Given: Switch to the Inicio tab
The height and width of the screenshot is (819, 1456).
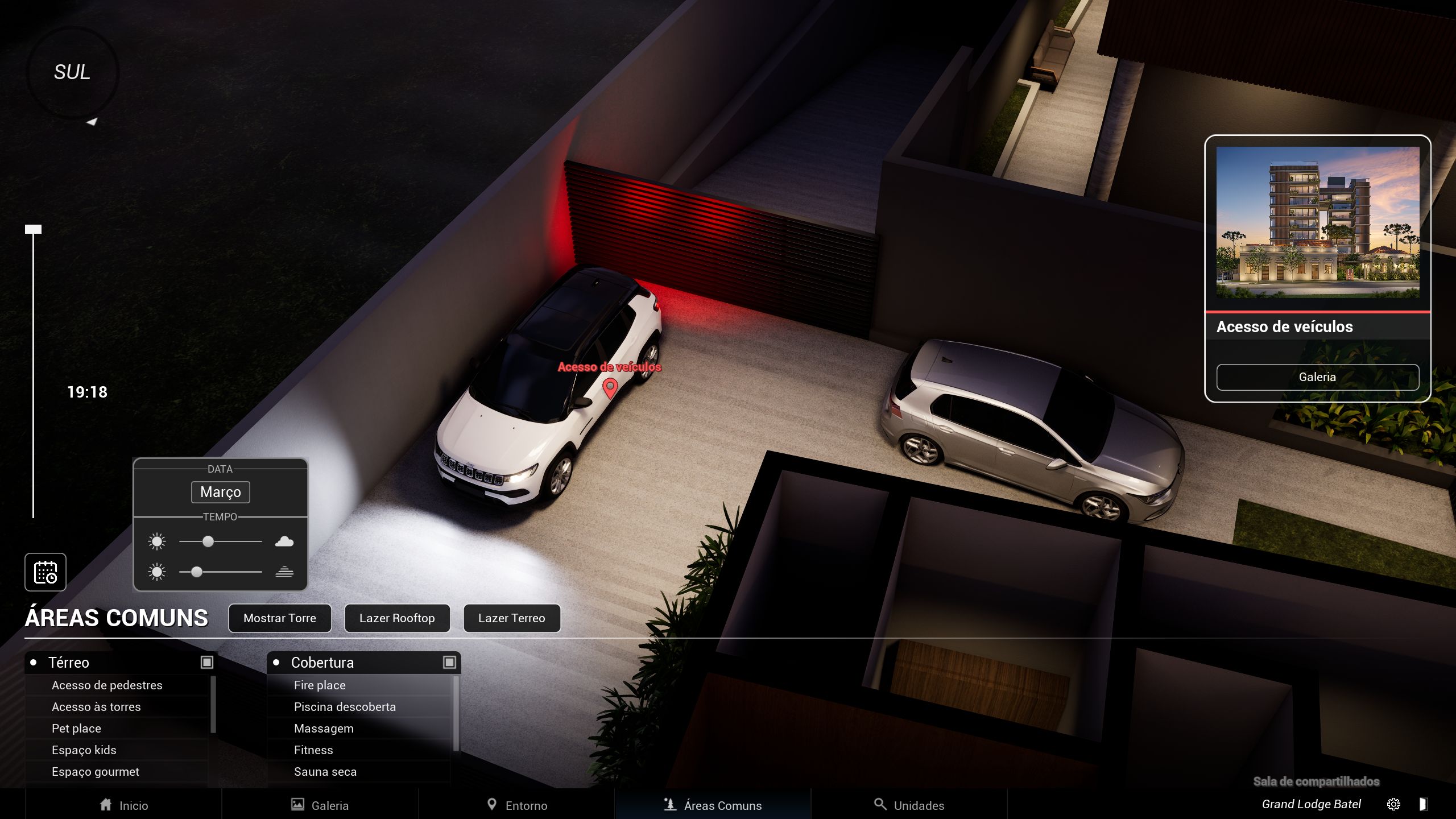Looking at the screenshot, I should tap(123, 805).
